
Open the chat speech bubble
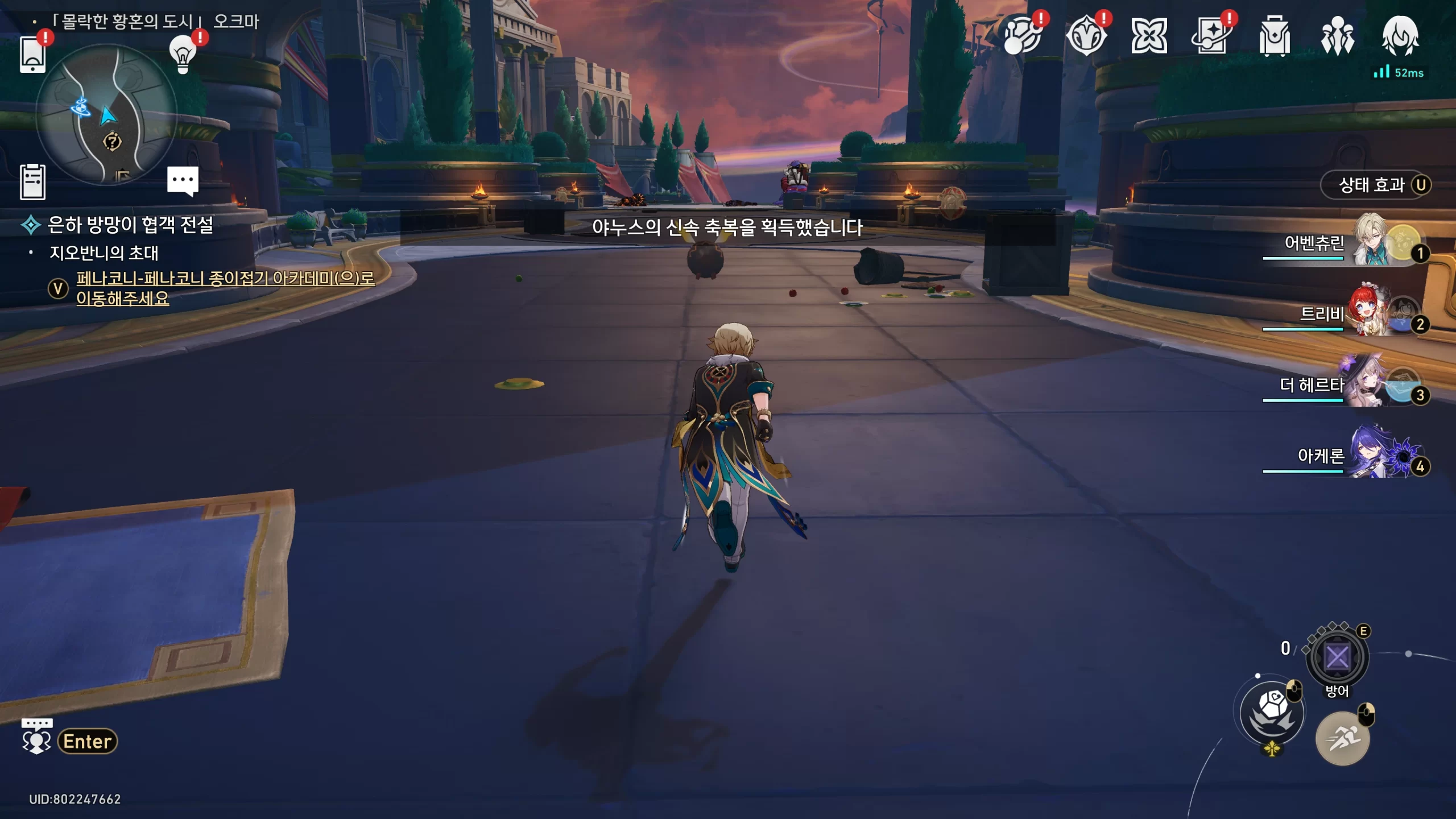[x=183, y=181]
